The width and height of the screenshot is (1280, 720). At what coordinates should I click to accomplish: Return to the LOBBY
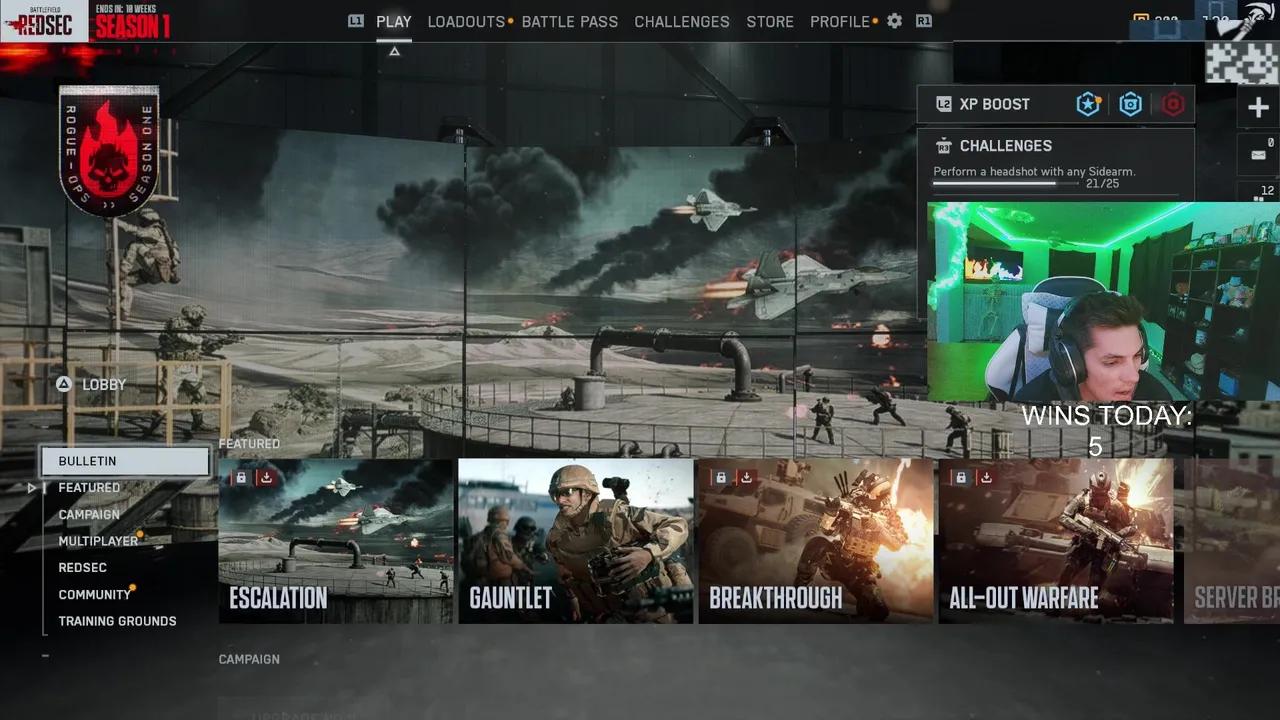tap(90, 384)
